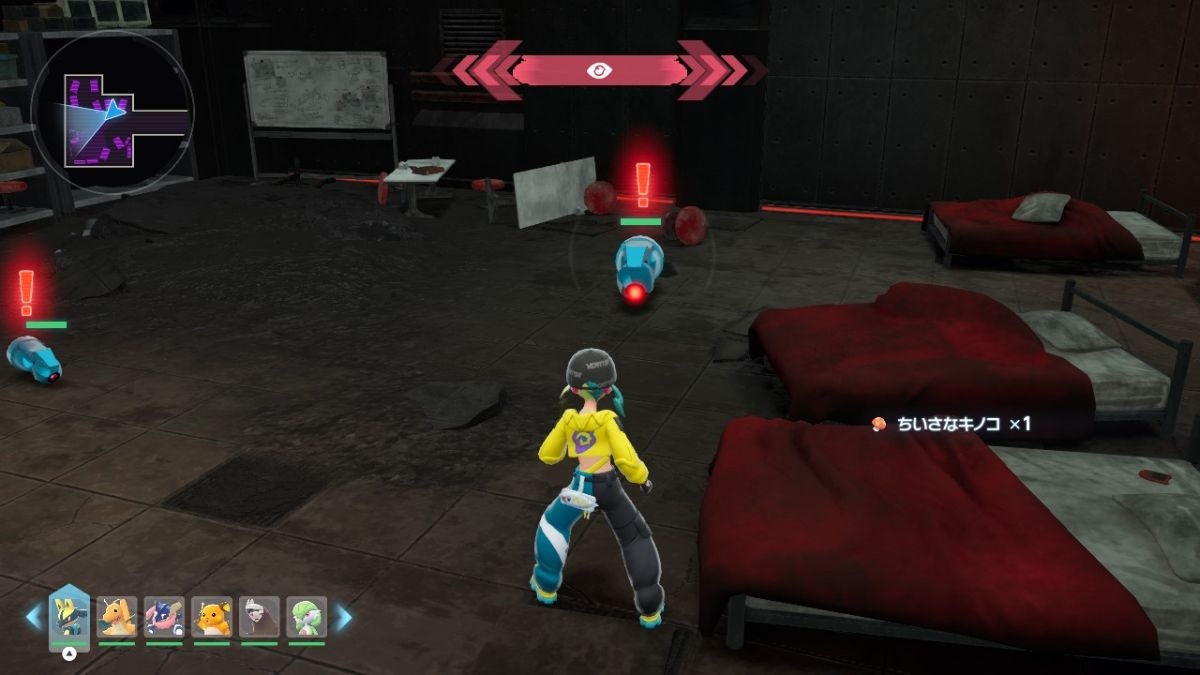Click the ちいさなキノコ pickup notification
Screen dimensions: 1200x675
(x=950, y=424)
